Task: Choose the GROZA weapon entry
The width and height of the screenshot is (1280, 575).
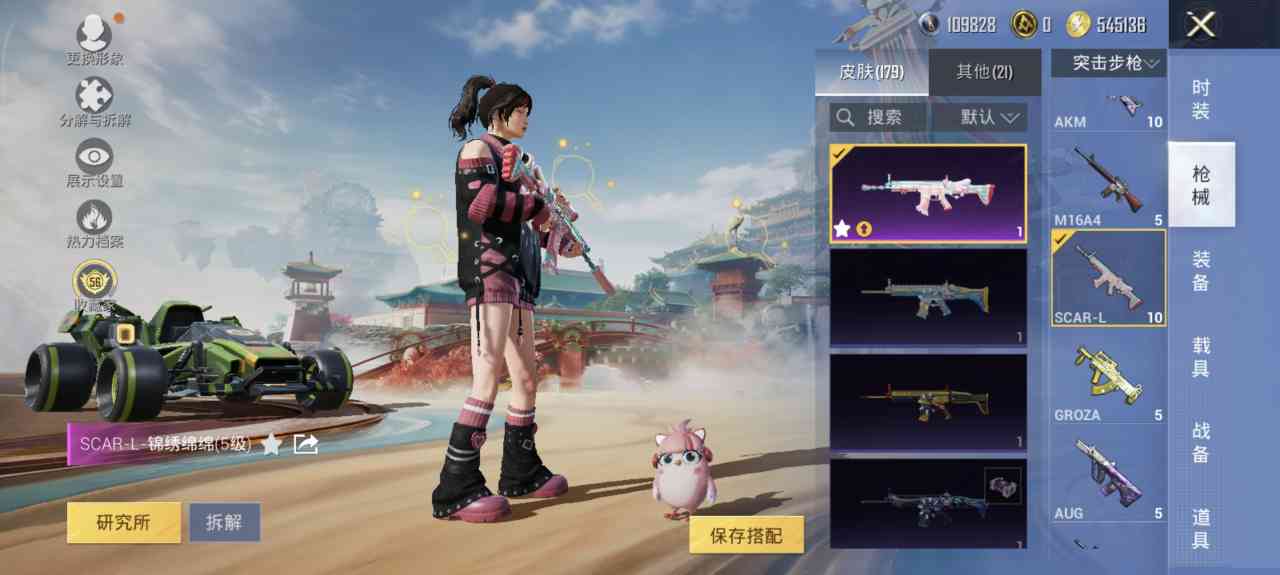Action: click(x=1108, y=381)
